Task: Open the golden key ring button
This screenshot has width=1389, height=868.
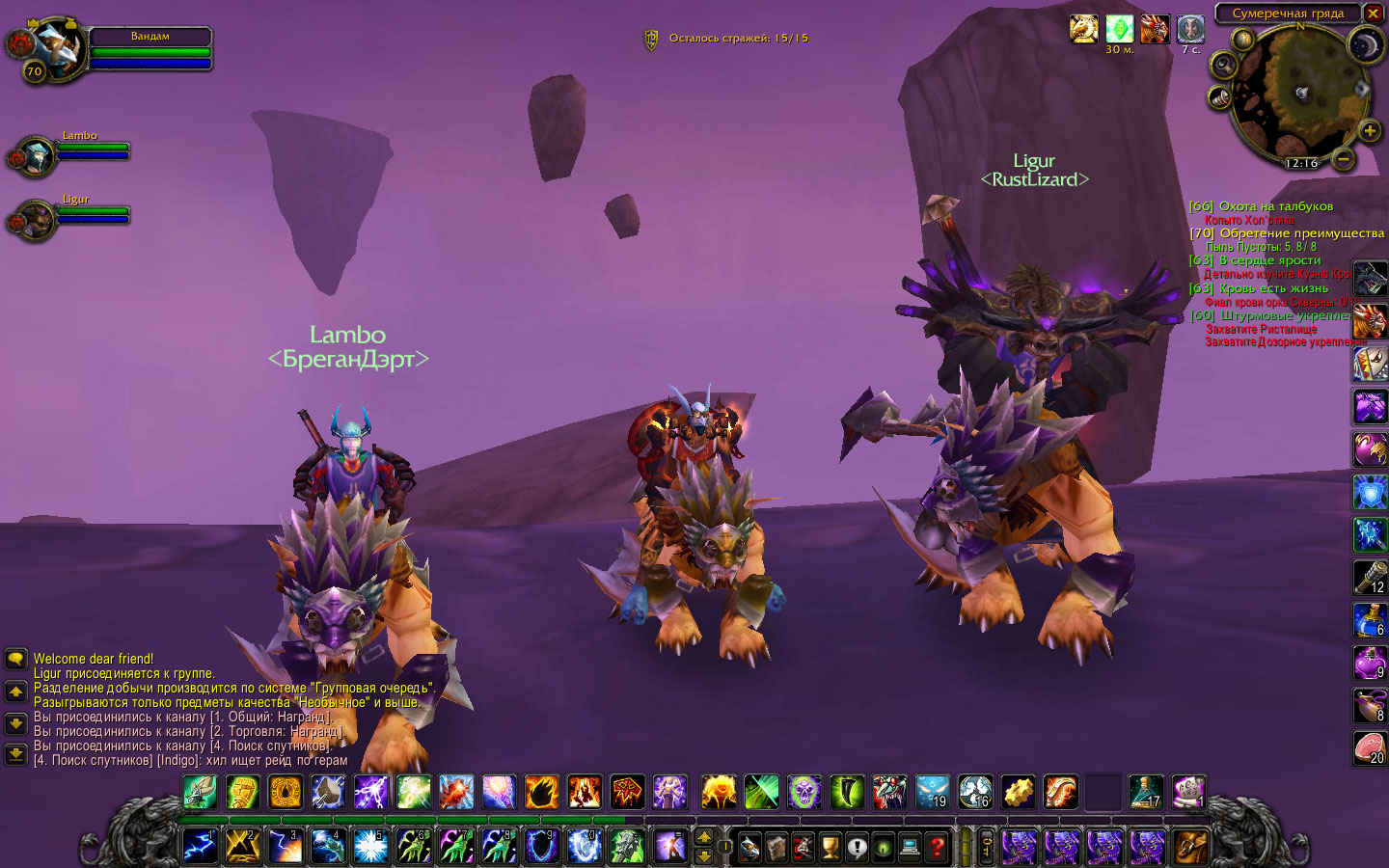Action: pyautogui.click(x=987, y=847)
